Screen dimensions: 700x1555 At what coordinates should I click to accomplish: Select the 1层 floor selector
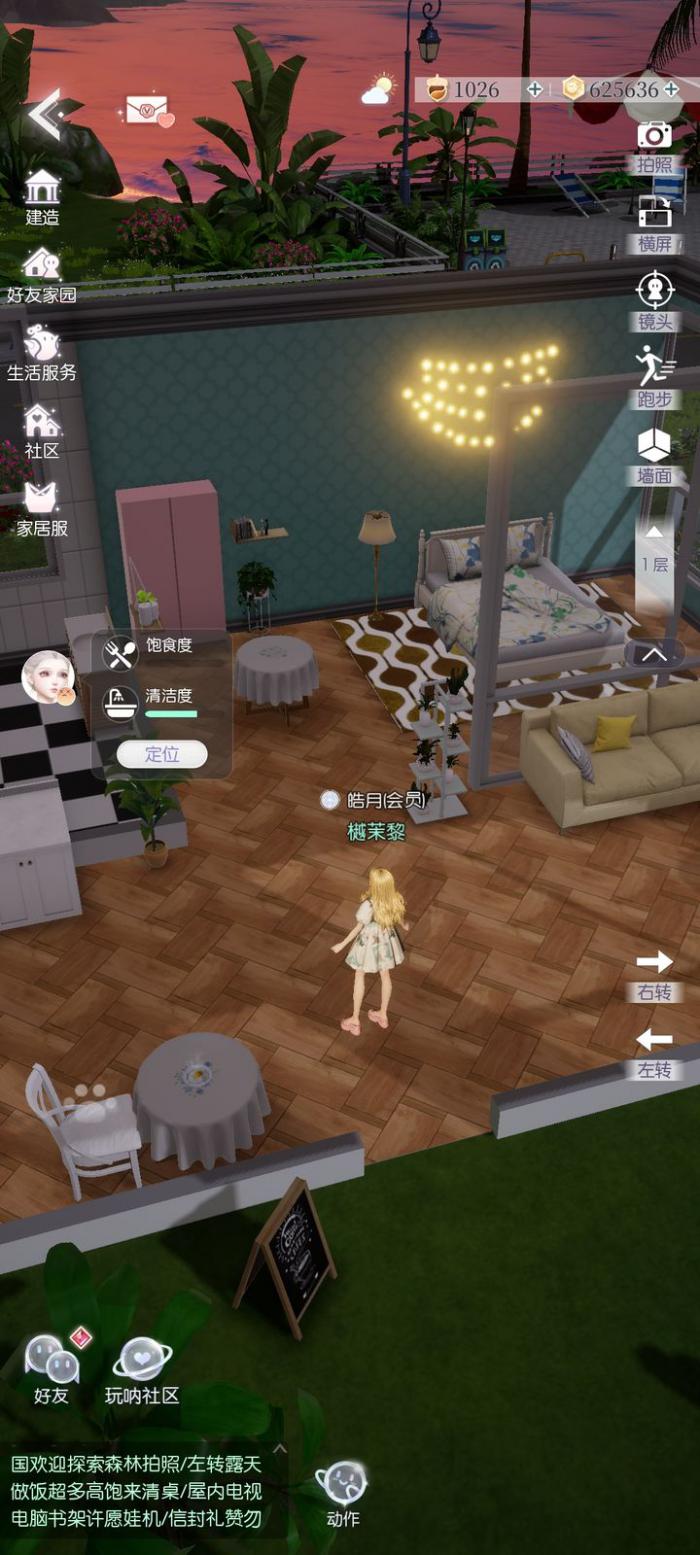(655, 550)
